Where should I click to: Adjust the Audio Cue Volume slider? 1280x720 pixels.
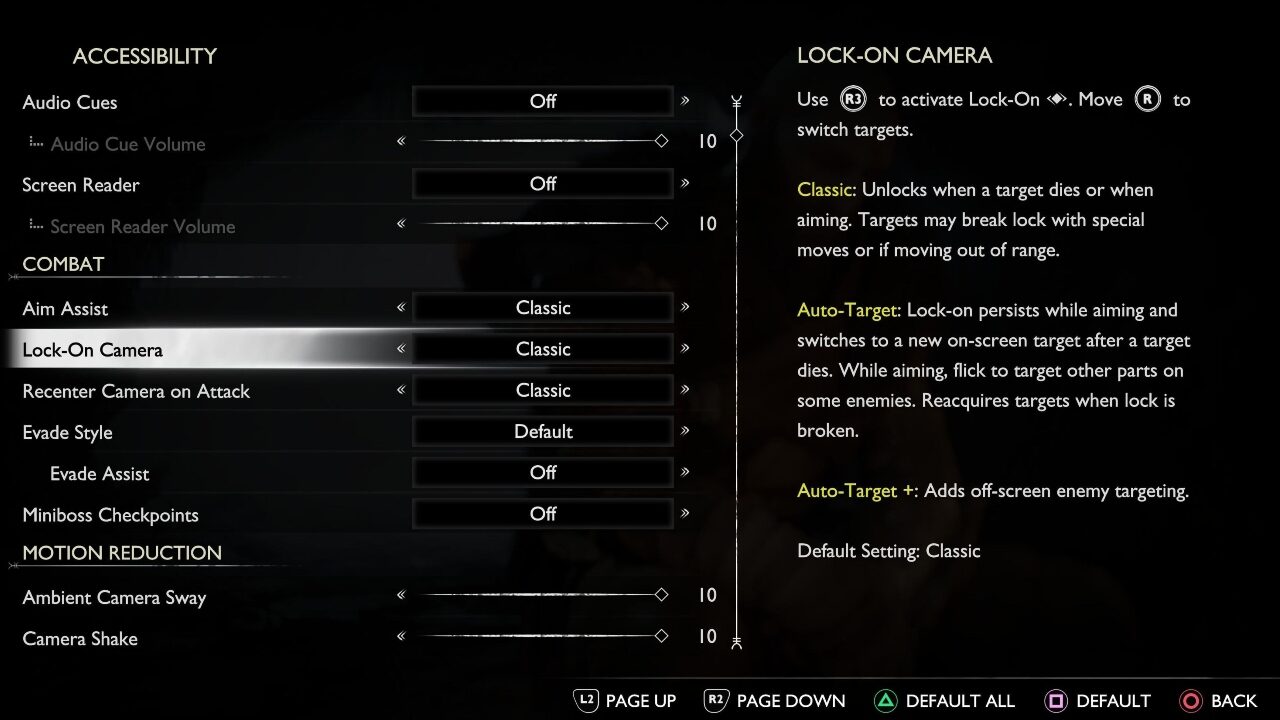540,141
